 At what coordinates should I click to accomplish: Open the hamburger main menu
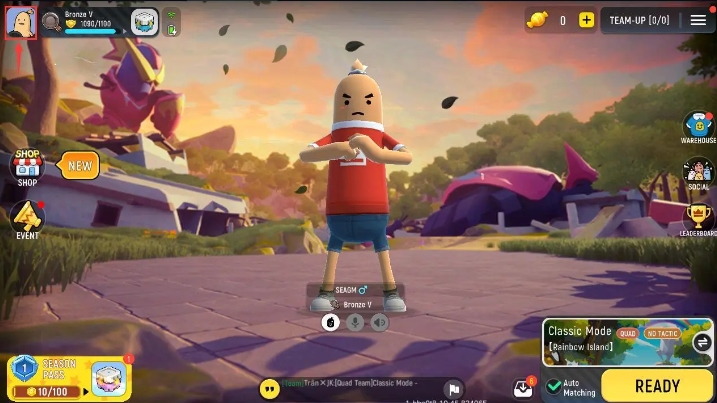pyautogui.click(x=698, y=20)
